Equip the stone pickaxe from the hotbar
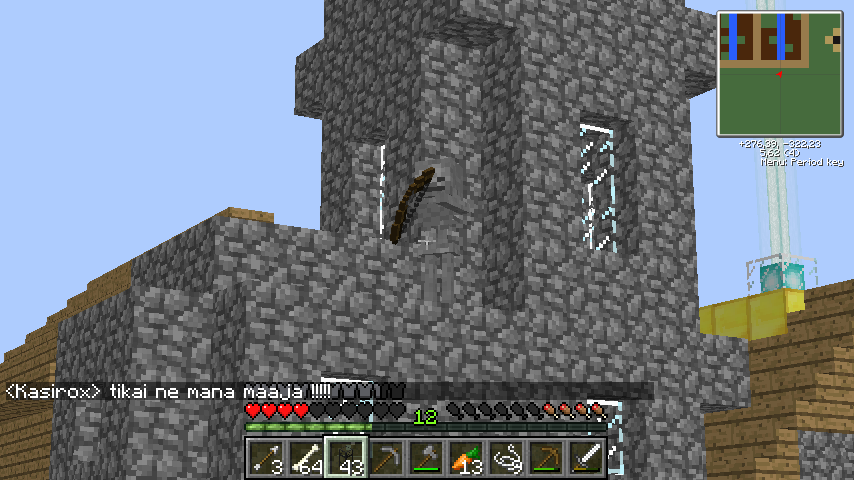The height and width of the screenshot is (480, 854). [x=386, y=458]
